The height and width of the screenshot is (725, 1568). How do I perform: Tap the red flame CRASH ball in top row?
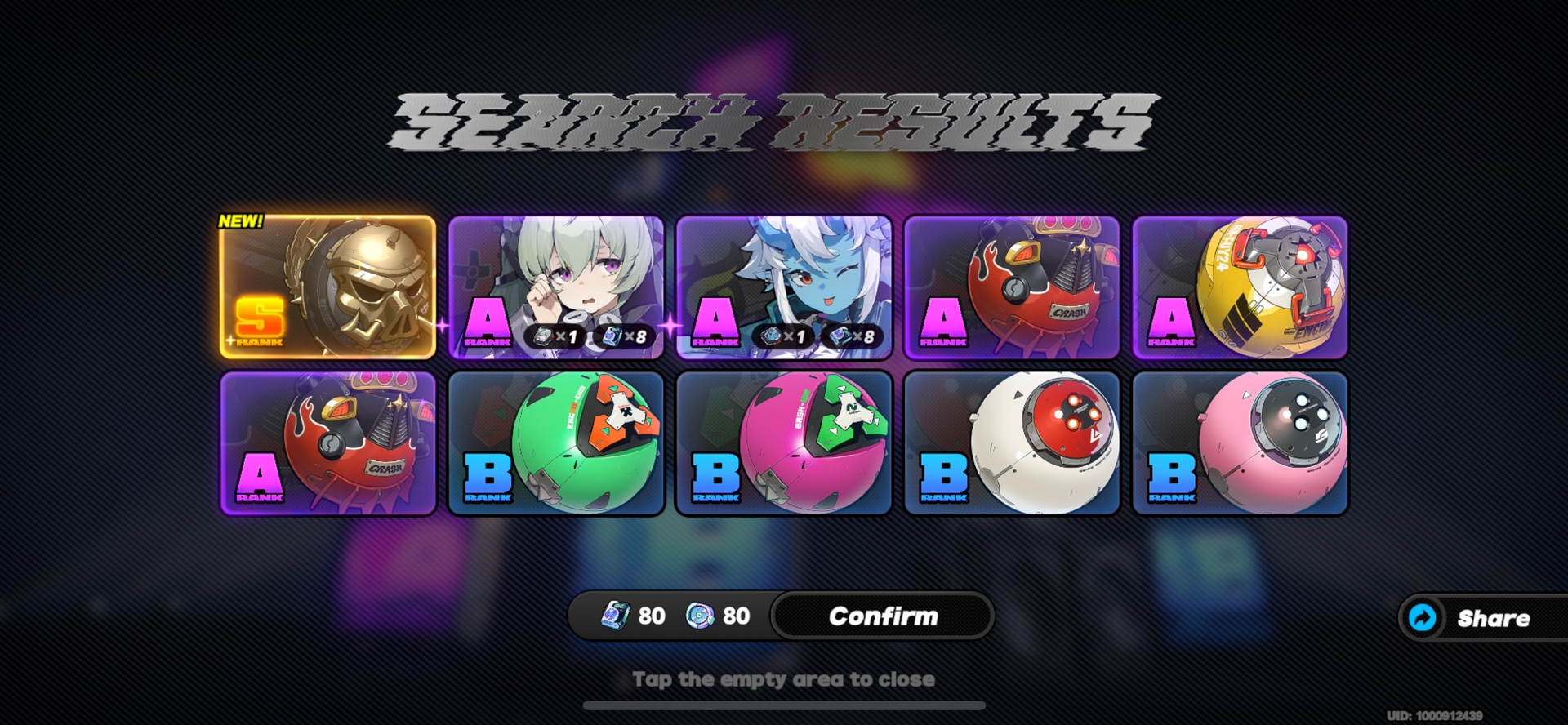point(1011,287)
